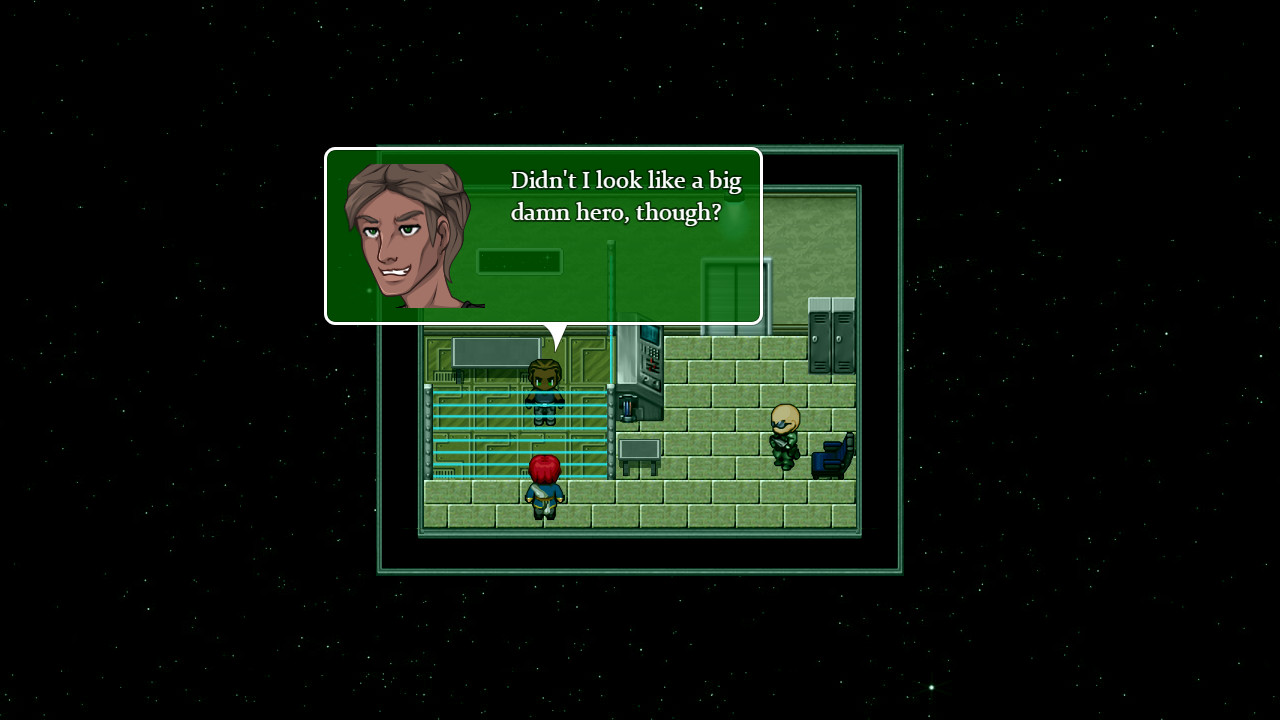1280x720 pixels.
Task: Select the wall-mounted control console machine
Action: (x=645, y=370)
